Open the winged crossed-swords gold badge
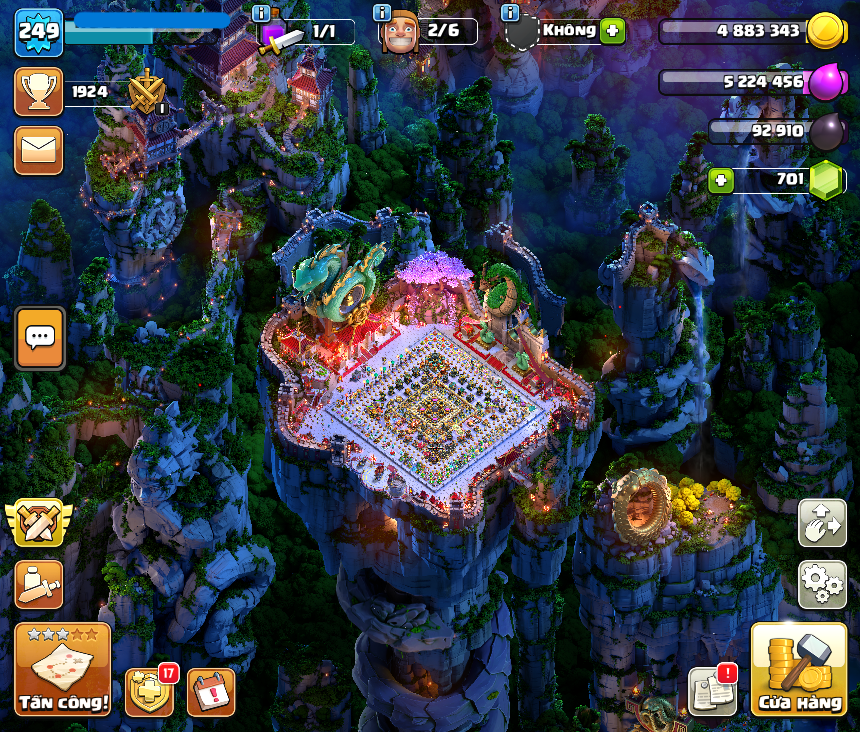The image size is (860, 732). coord(39,523)
